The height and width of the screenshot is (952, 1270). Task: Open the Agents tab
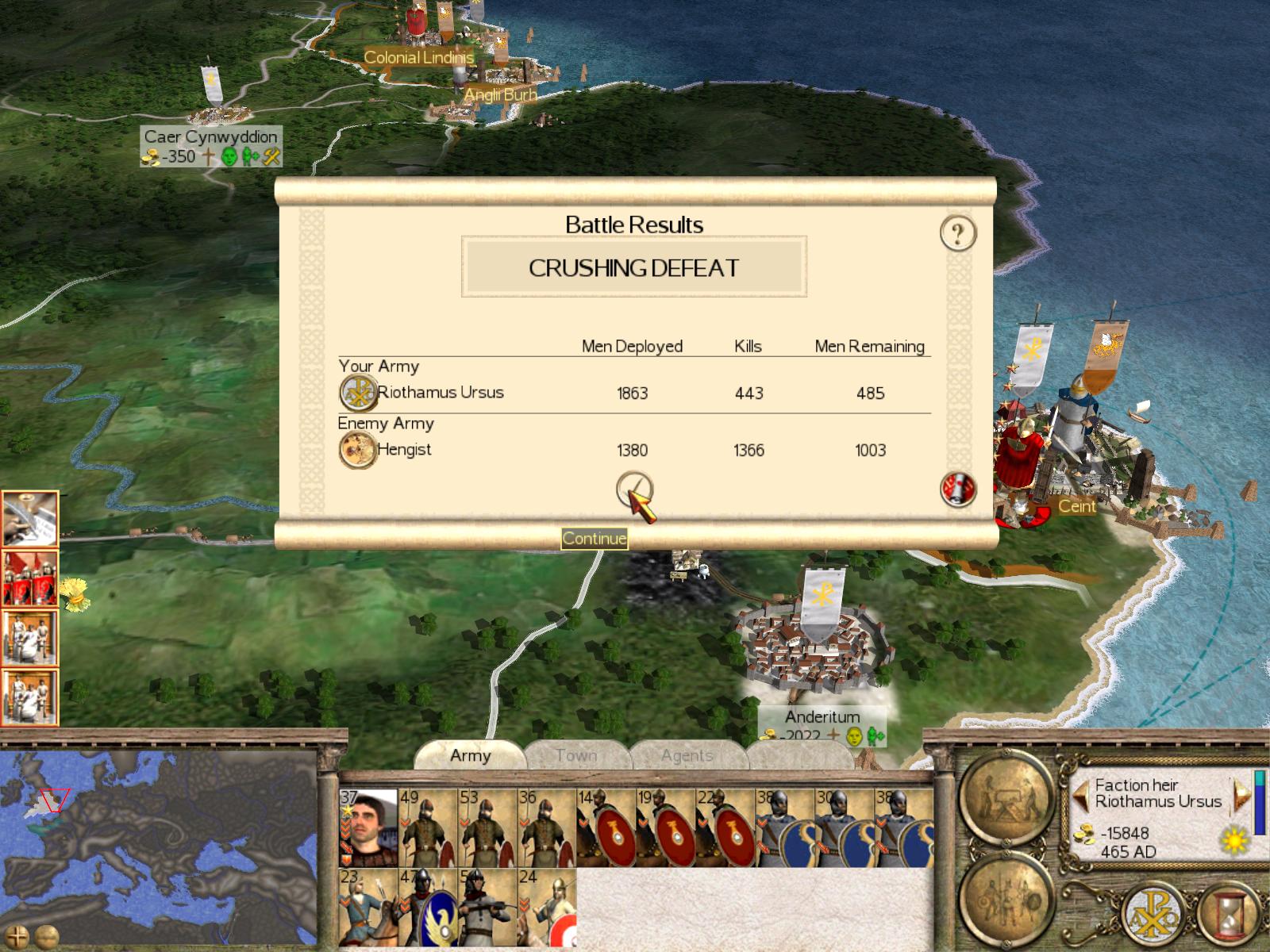point(687,755)
